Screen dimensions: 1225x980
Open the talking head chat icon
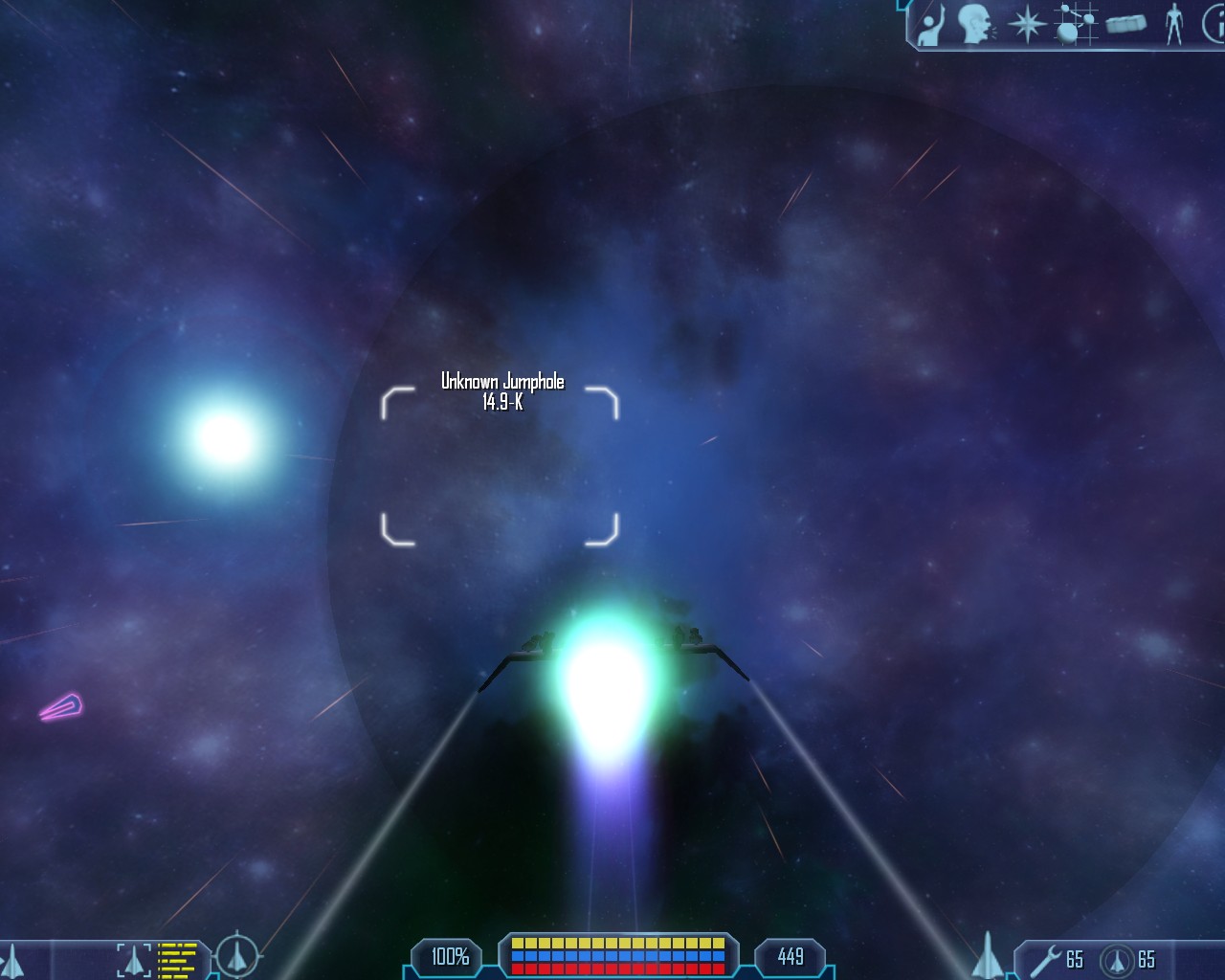(x=975, y=24)
